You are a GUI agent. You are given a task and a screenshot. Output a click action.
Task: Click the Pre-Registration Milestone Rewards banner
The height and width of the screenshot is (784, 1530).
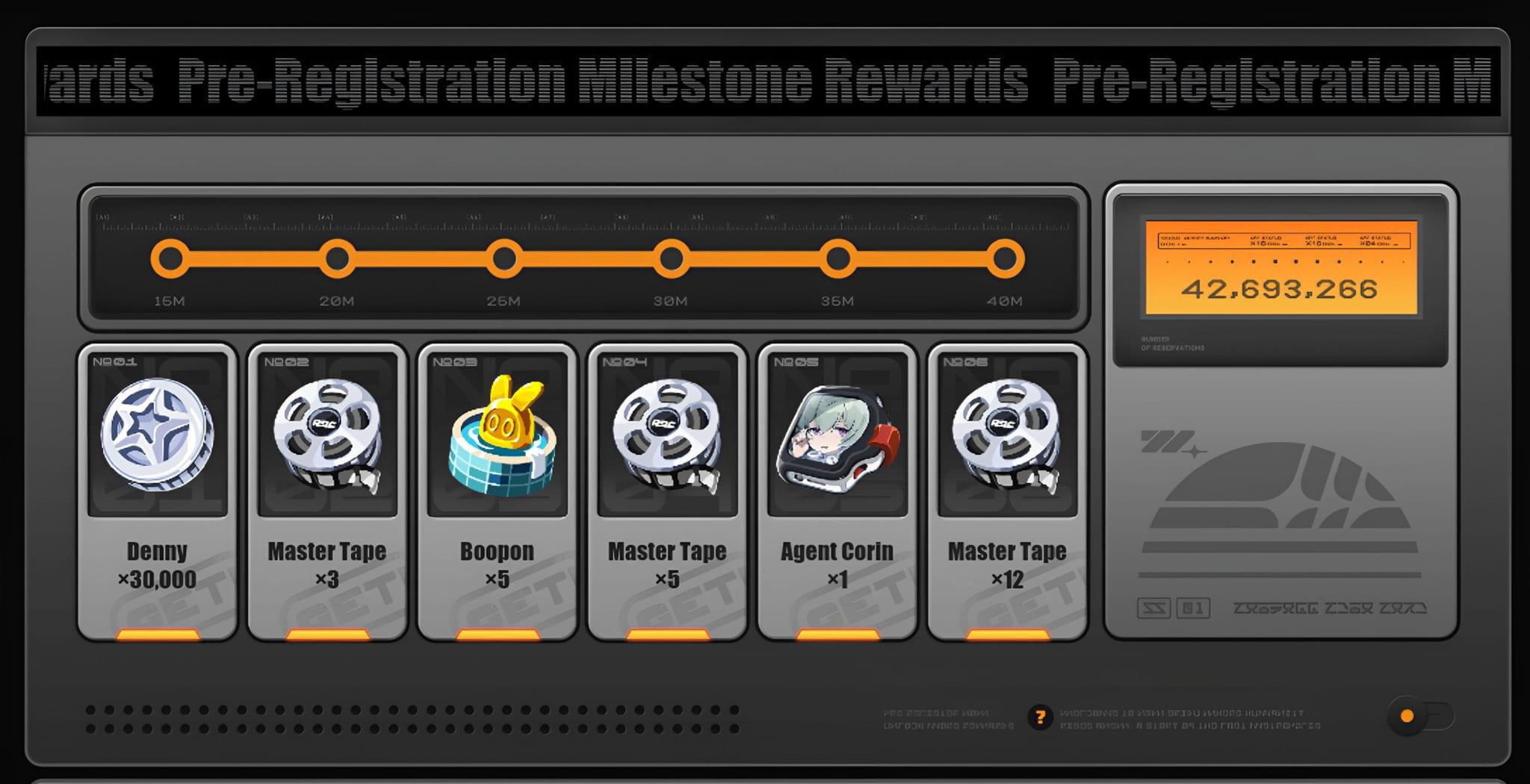(x=765, y=82)
